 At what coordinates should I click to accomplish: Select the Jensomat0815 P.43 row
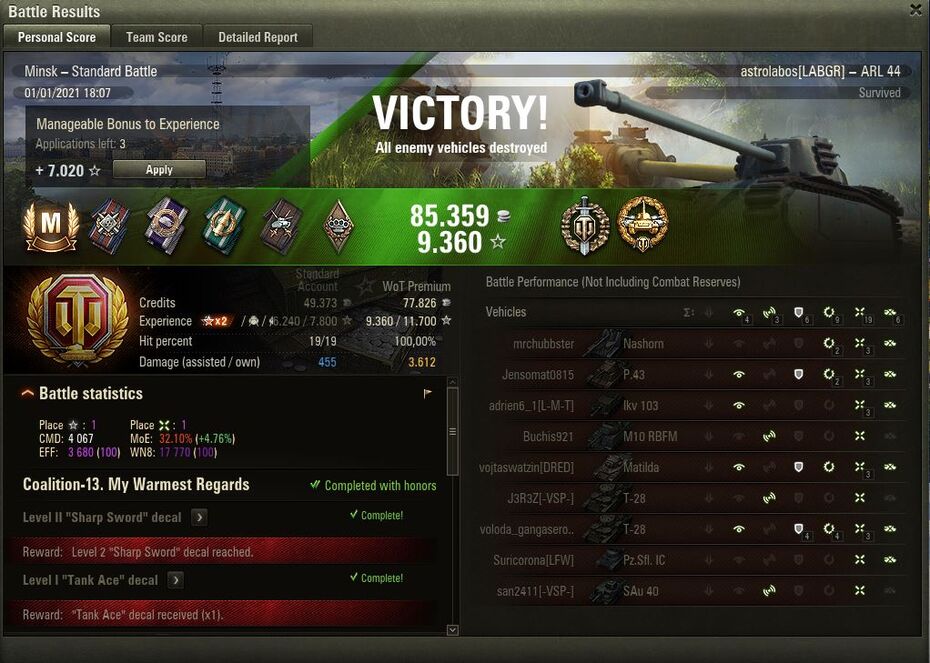pos(694,375)
